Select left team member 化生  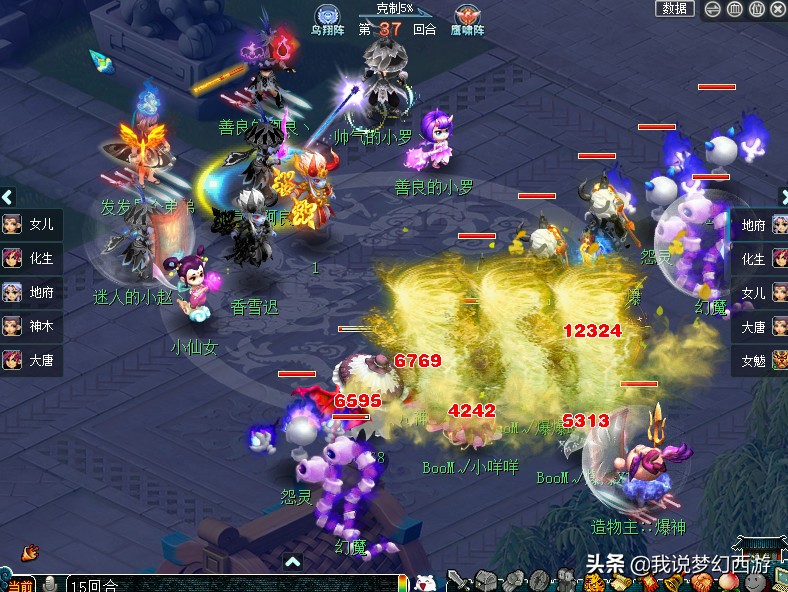click(x=30, y=259)
